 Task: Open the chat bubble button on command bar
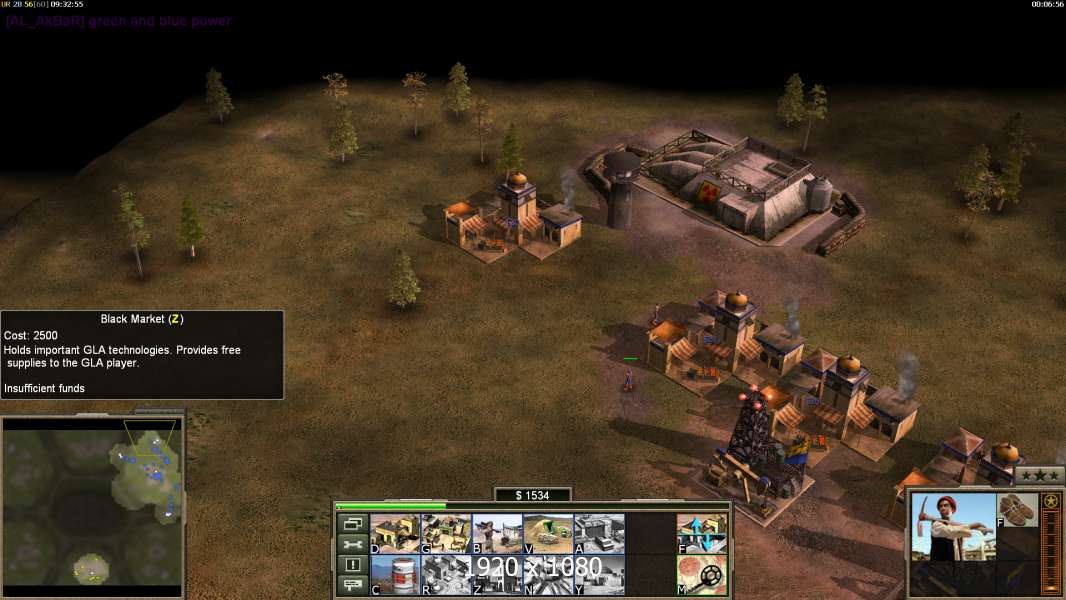point(352,585)
